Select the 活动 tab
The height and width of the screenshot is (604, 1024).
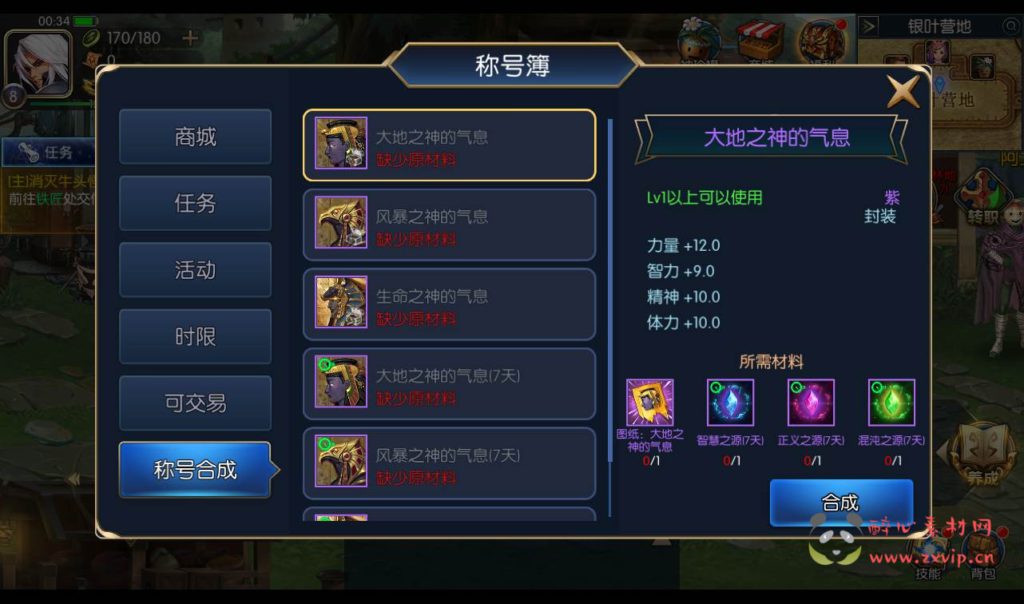195,270
